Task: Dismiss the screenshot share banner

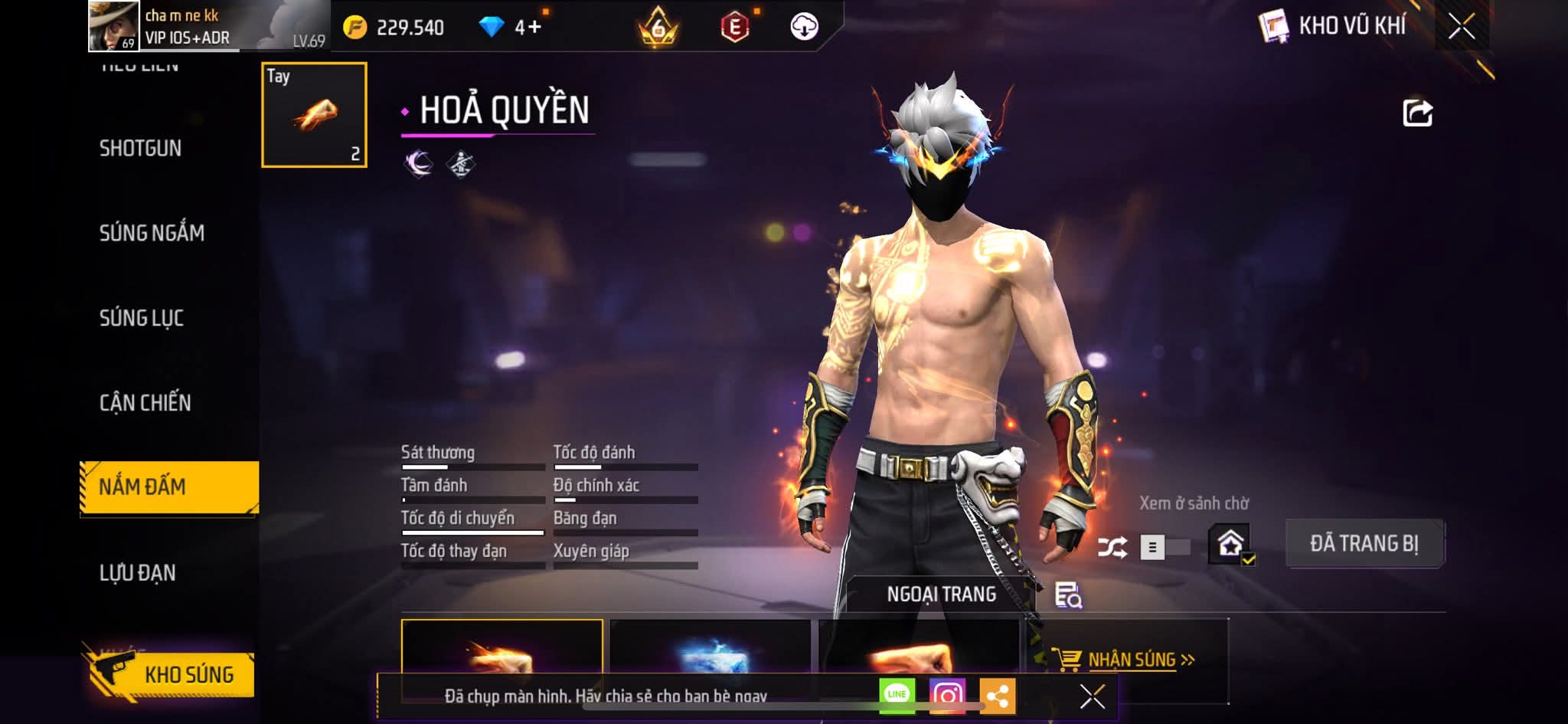Action: (x=1092, y=696)
